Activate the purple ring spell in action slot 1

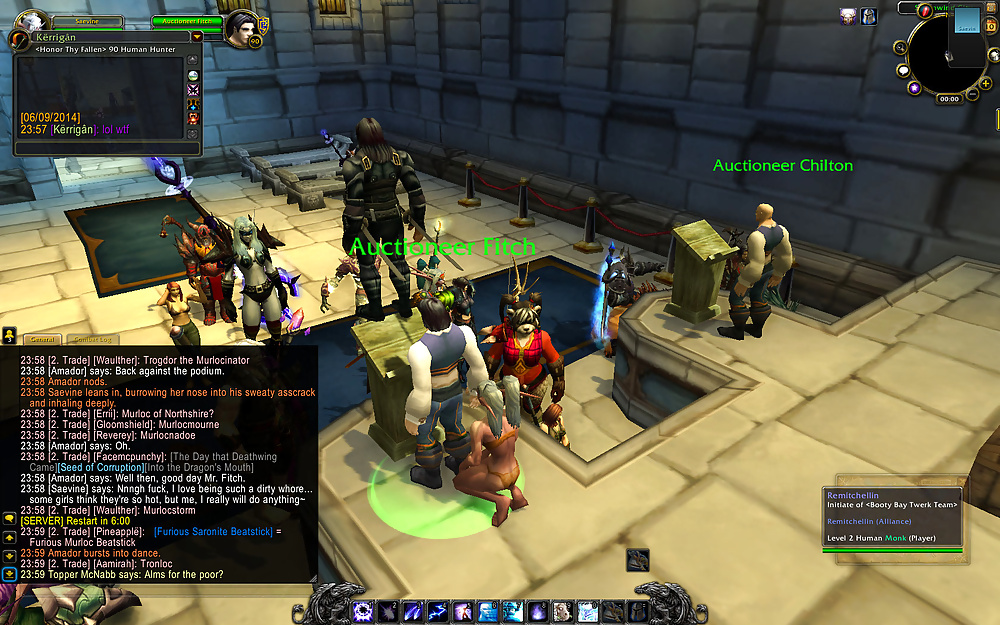(364, 611)
